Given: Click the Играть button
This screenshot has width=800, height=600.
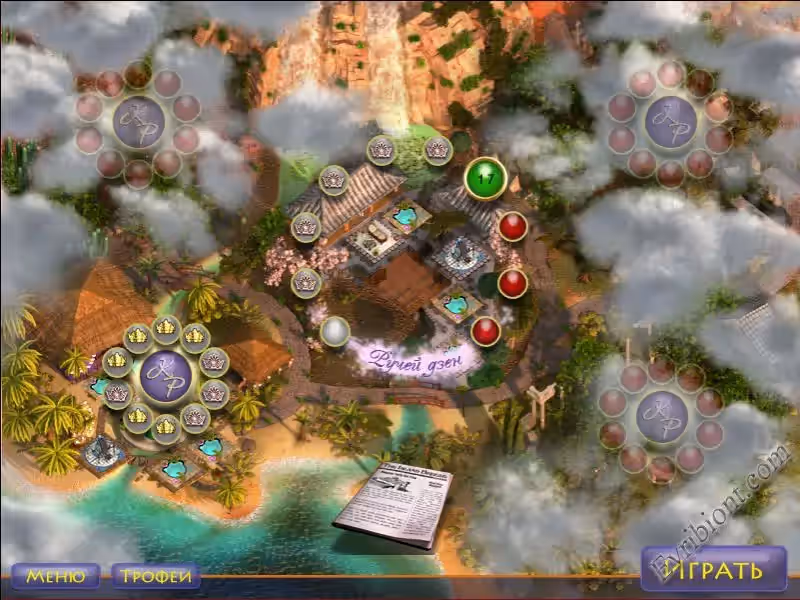Looking at the screenshot, I should [x=714, y=570].
